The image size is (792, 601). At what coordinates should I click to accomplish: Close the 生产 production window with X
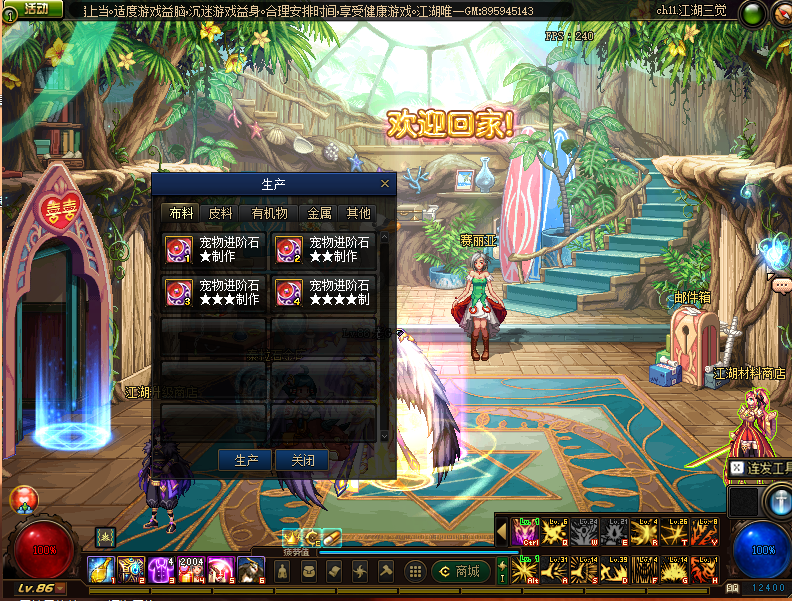click(385, 184)
